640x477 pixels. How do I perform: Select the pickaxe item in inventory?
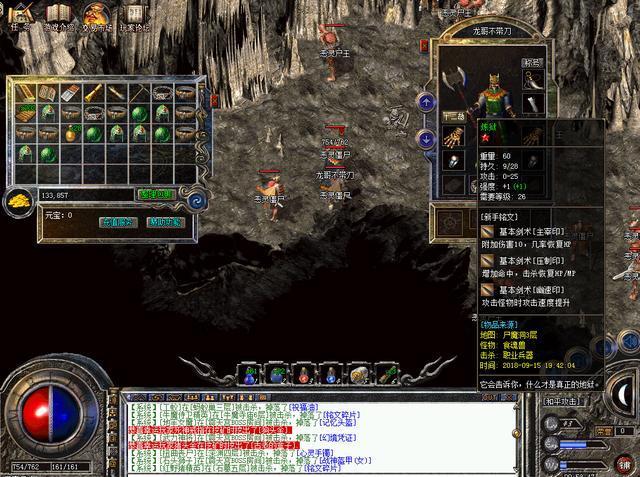(x=141, y=93)
